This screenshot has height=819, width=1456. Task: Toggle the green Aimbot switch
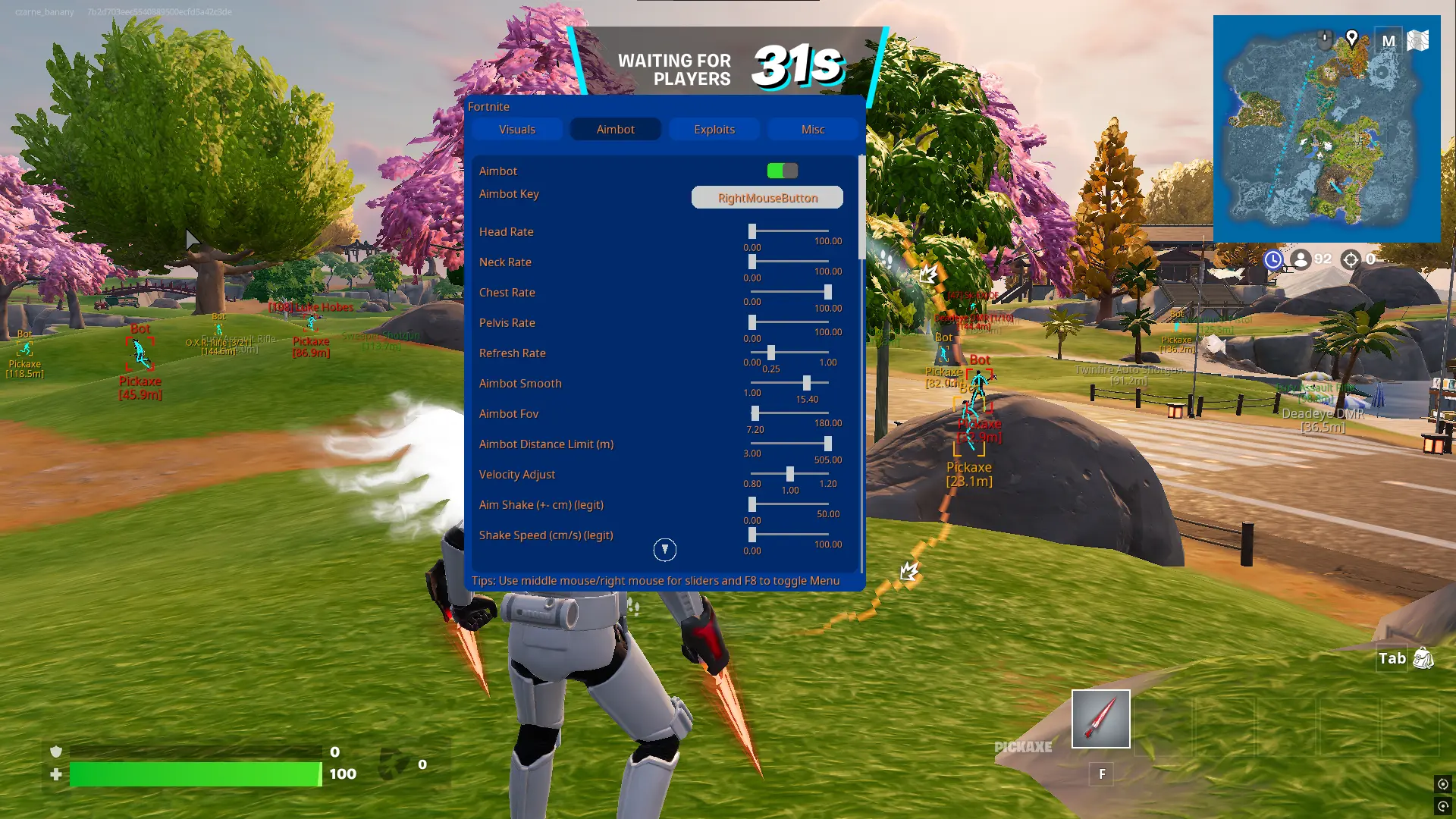click(x=782, y=171)
